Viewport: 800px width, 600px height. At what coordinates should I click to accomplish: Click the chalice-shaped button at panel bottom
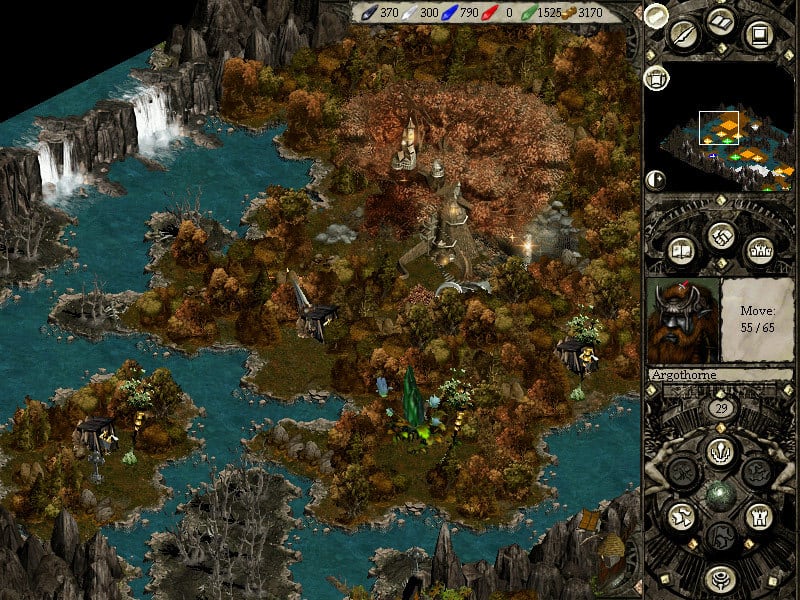coord(720,578)
